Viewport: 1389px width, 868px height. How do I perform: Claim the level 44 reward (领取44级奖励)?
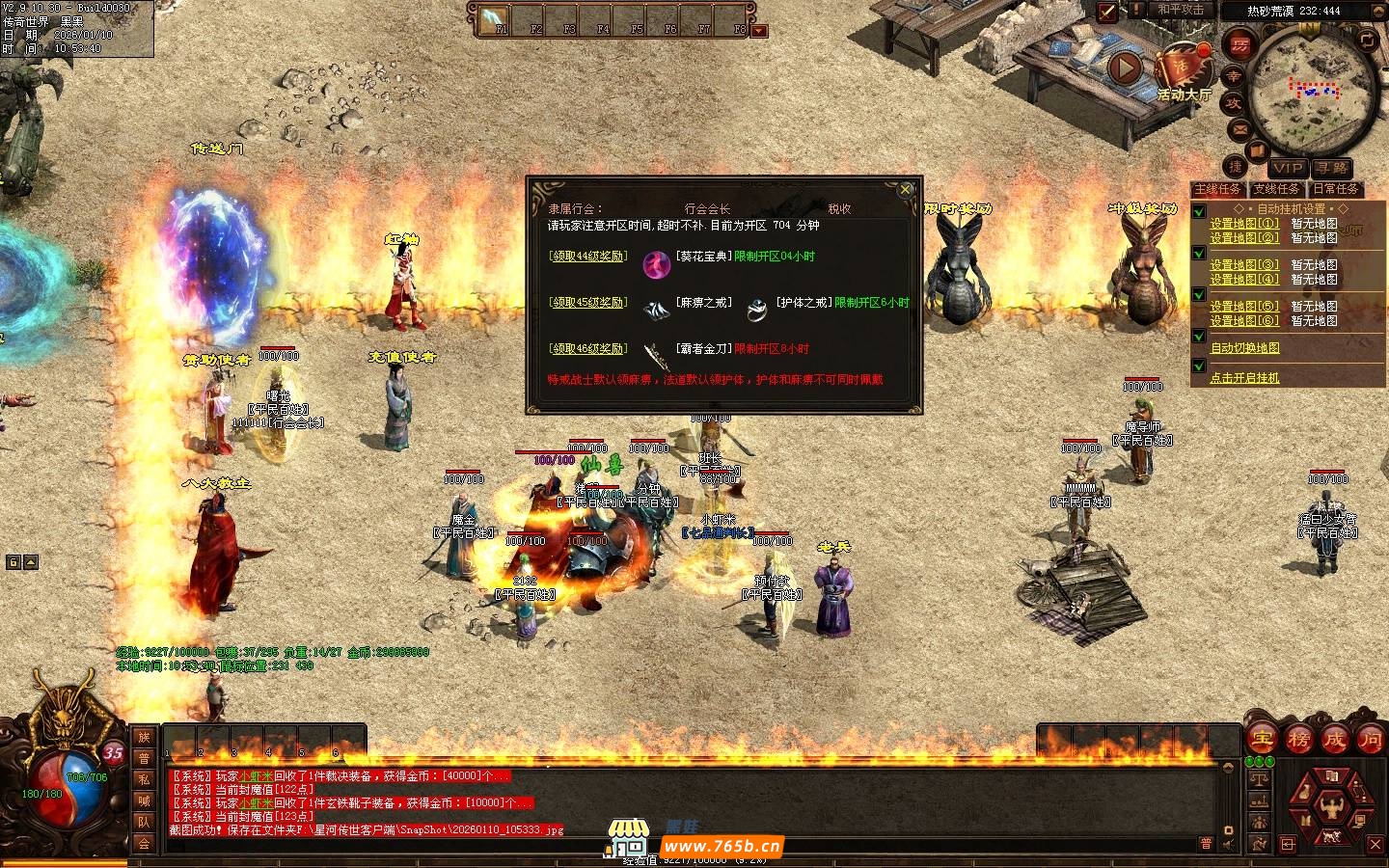(587, 257)
